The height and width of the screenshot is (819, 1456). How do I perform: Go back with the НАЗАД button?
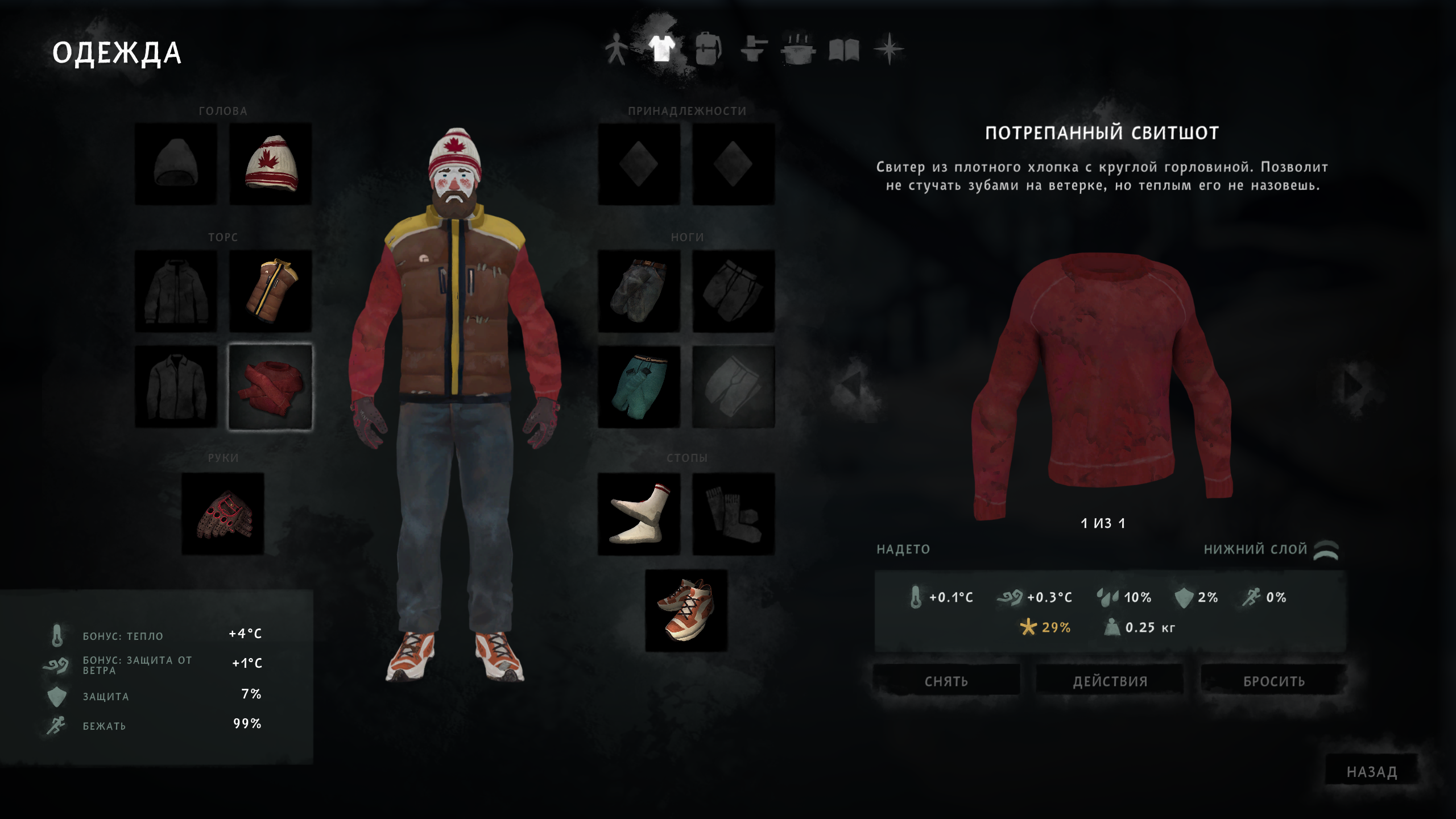pyautogui.click(x=1371, y=771)
